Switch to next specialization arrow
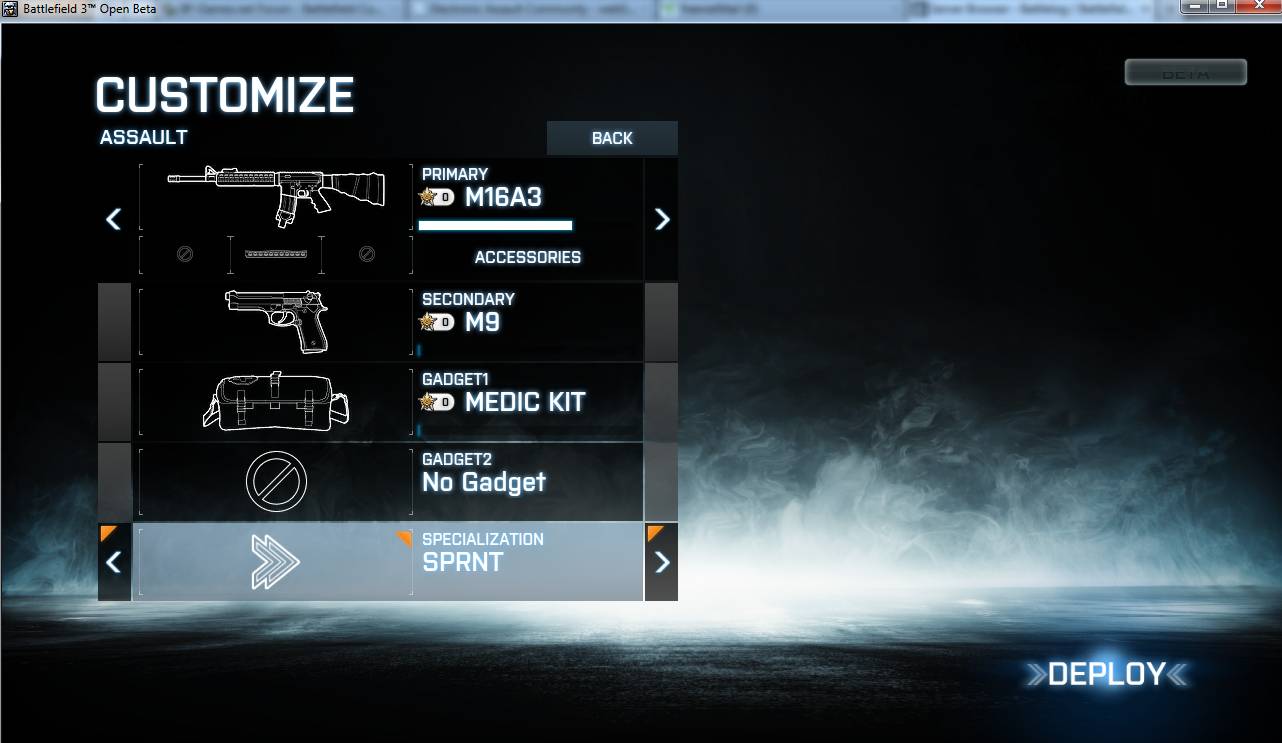Image resolution: width=1282 pixels, height=743 pixels. click(661, 562)
